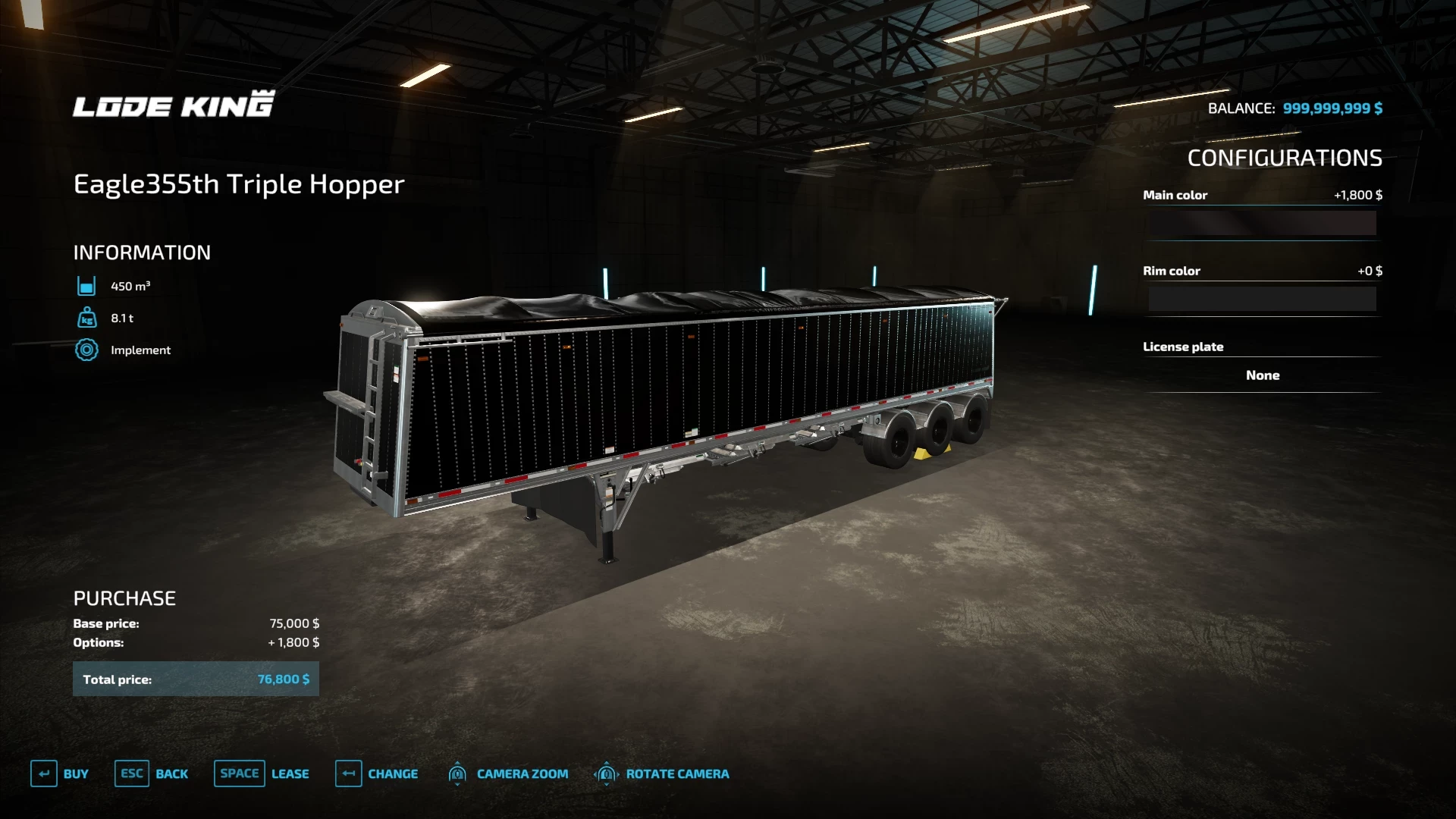This screenshot has height=819, width=1456.
Task: Click the Lode King brand logo
Action: pos(173,104)
